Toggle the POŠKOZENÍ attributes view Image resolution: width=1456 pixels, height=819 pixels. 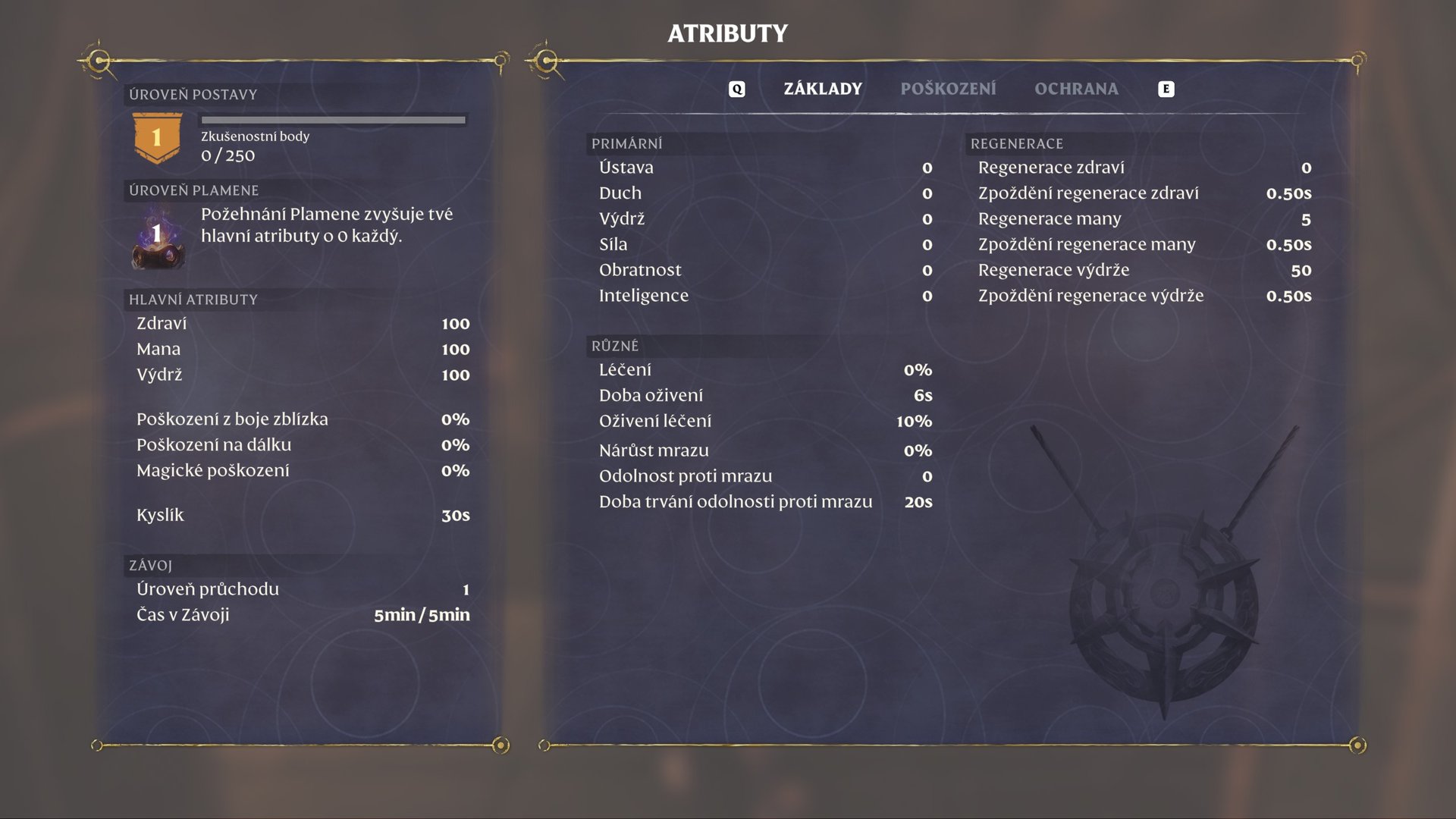(948, 89)
